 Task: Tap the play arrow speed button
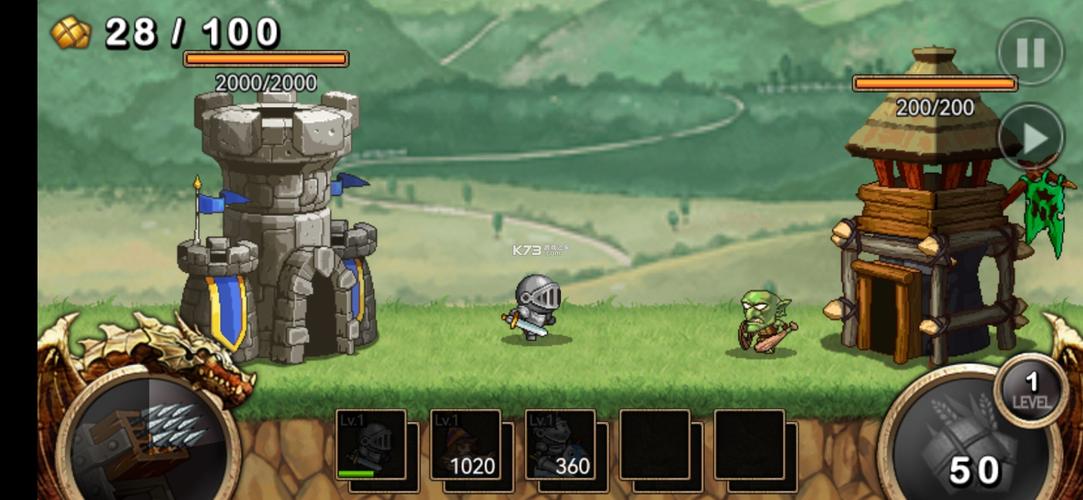coord(1030,137)
